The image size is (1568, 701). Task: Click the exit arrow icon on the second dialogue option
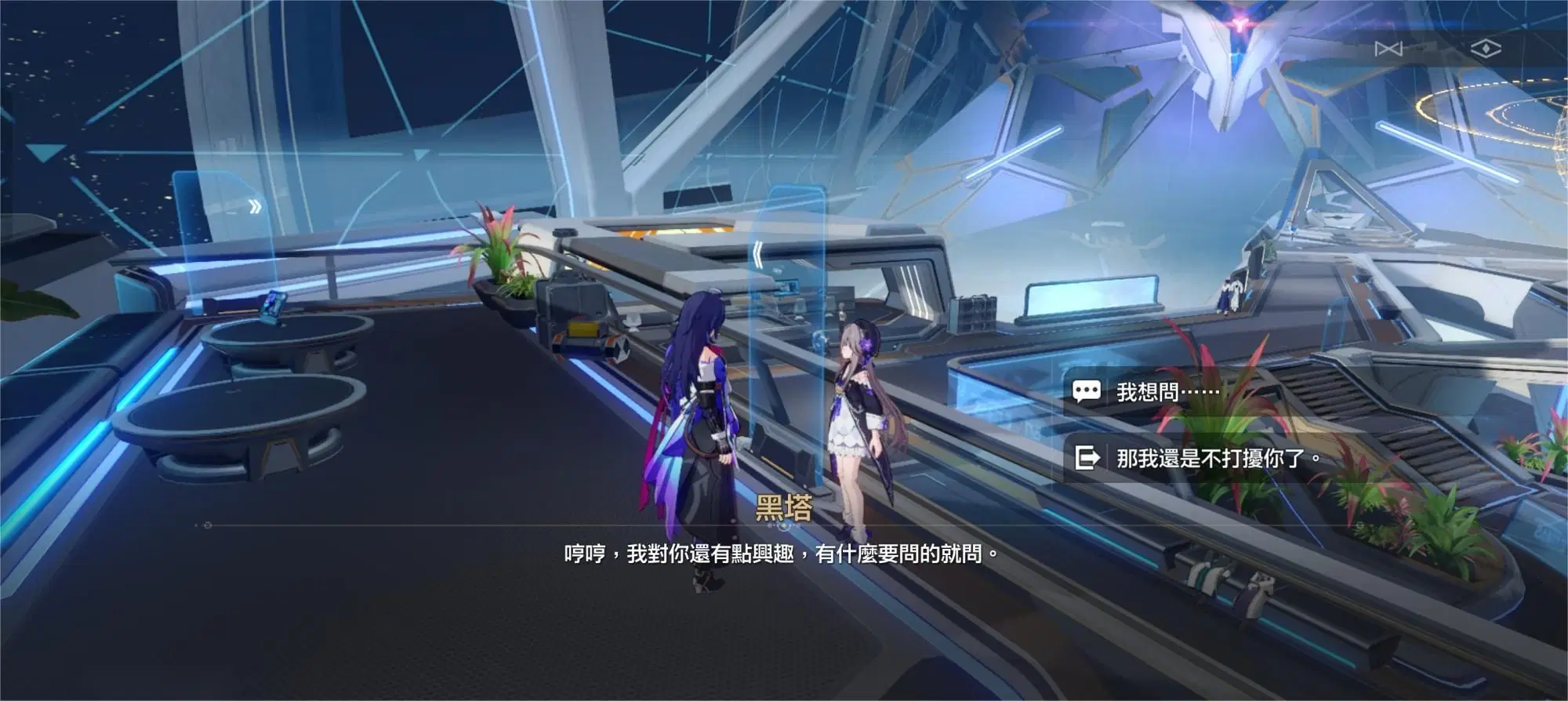pyautogui.click(x=1087, y=456)
